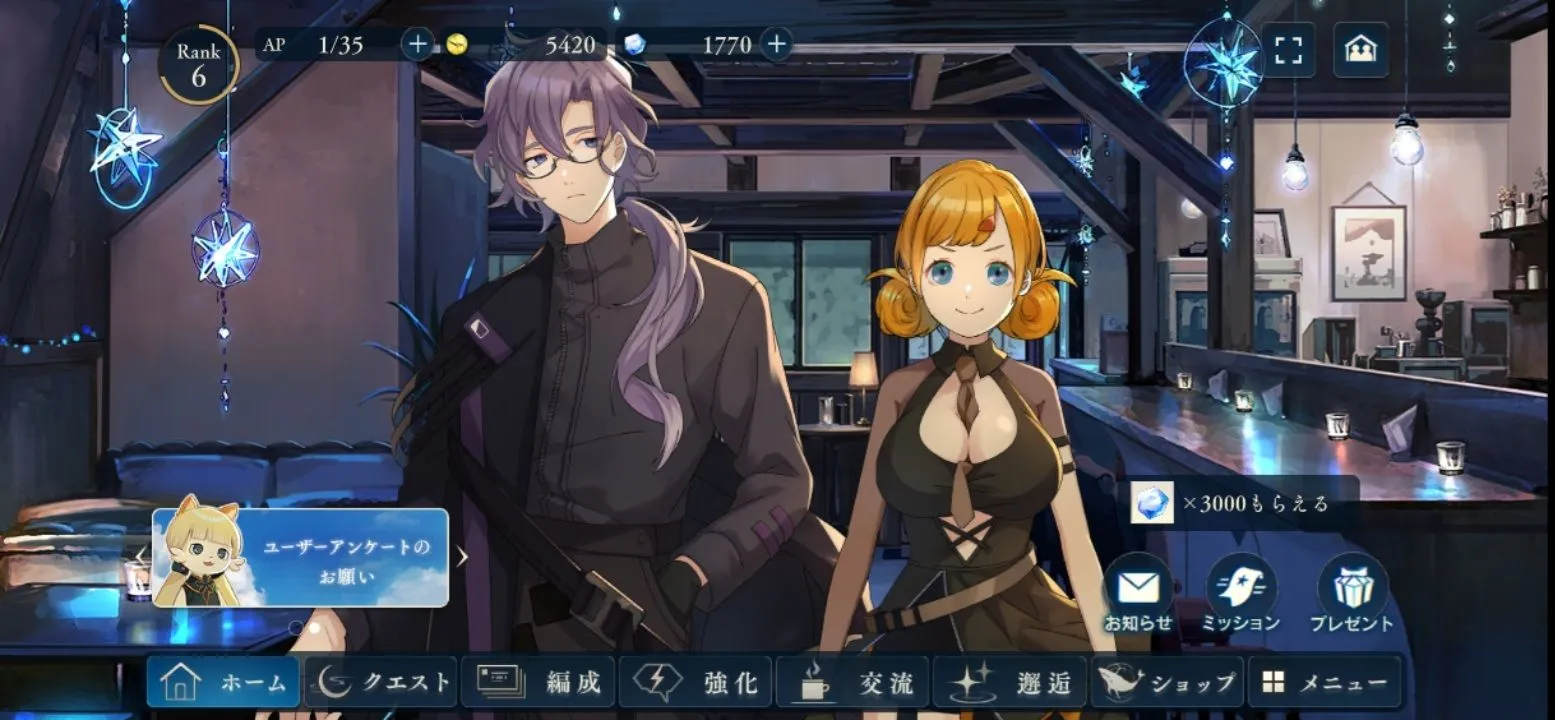
Task: Toggle fullscreen view with the bracket icon
Action: tap(1288, 50)
